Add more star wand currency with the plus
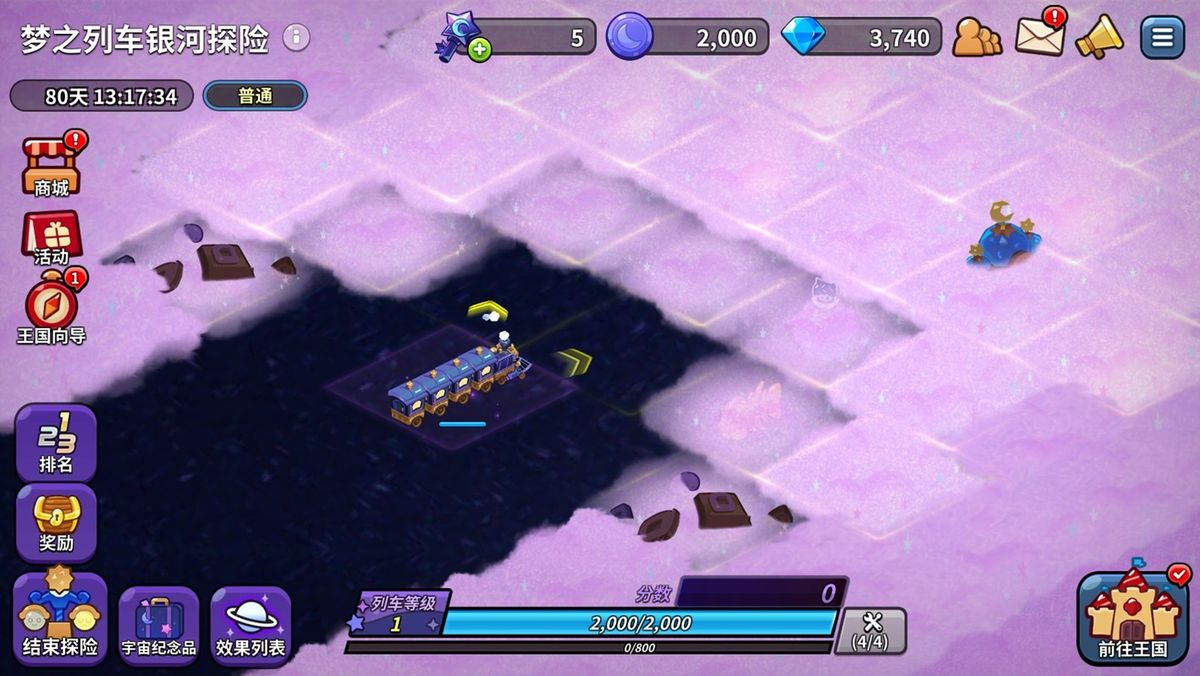The width and height of the screenshot is (1200, 676). click(x=480, y=48)
